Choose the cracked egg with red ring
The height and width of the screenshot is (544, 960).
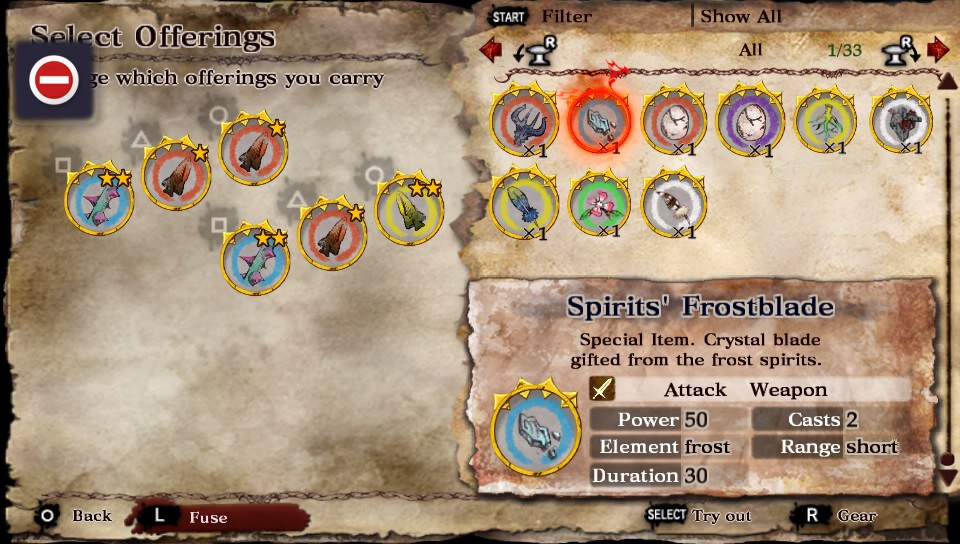coord(674,120)
